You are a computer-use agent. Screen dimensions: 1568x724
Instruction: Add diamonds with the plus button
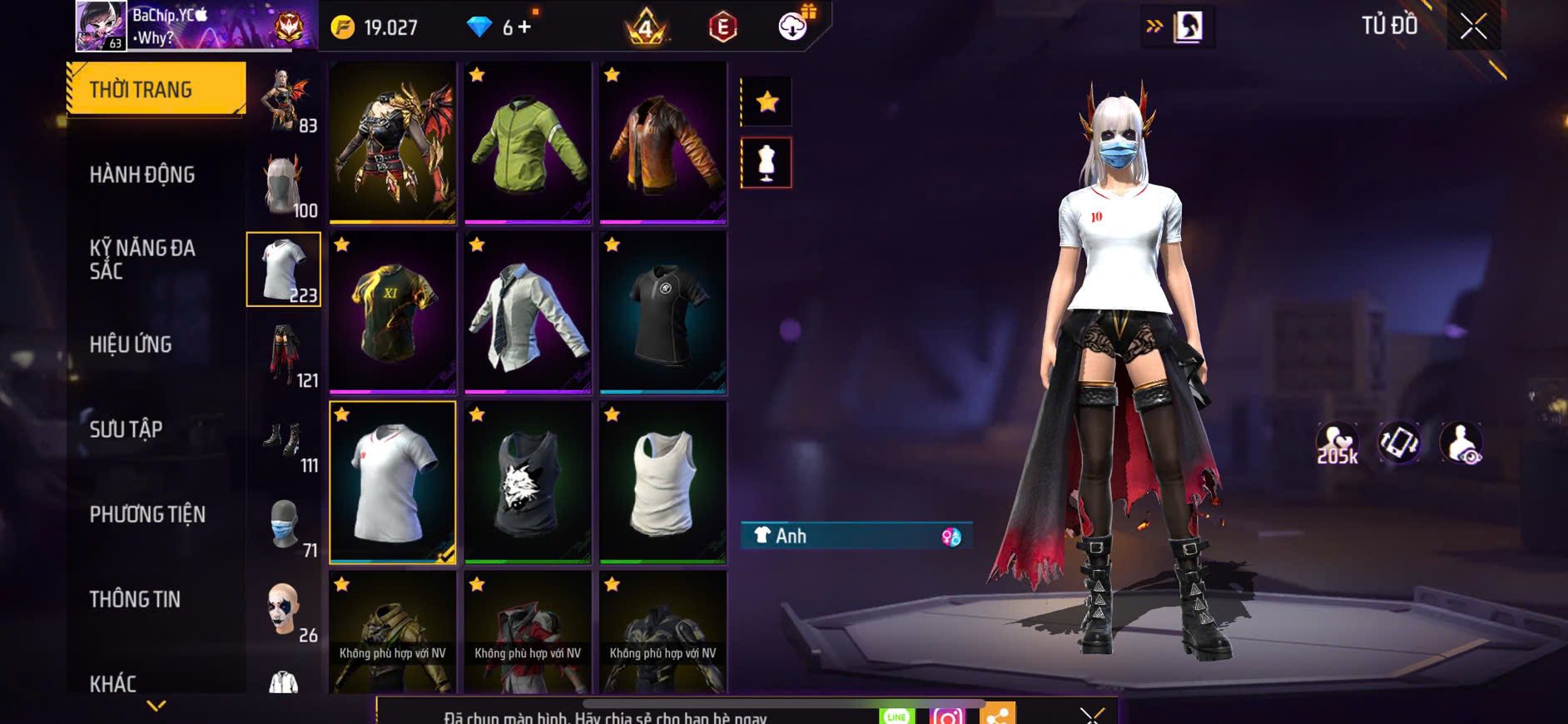click(524, 27)
